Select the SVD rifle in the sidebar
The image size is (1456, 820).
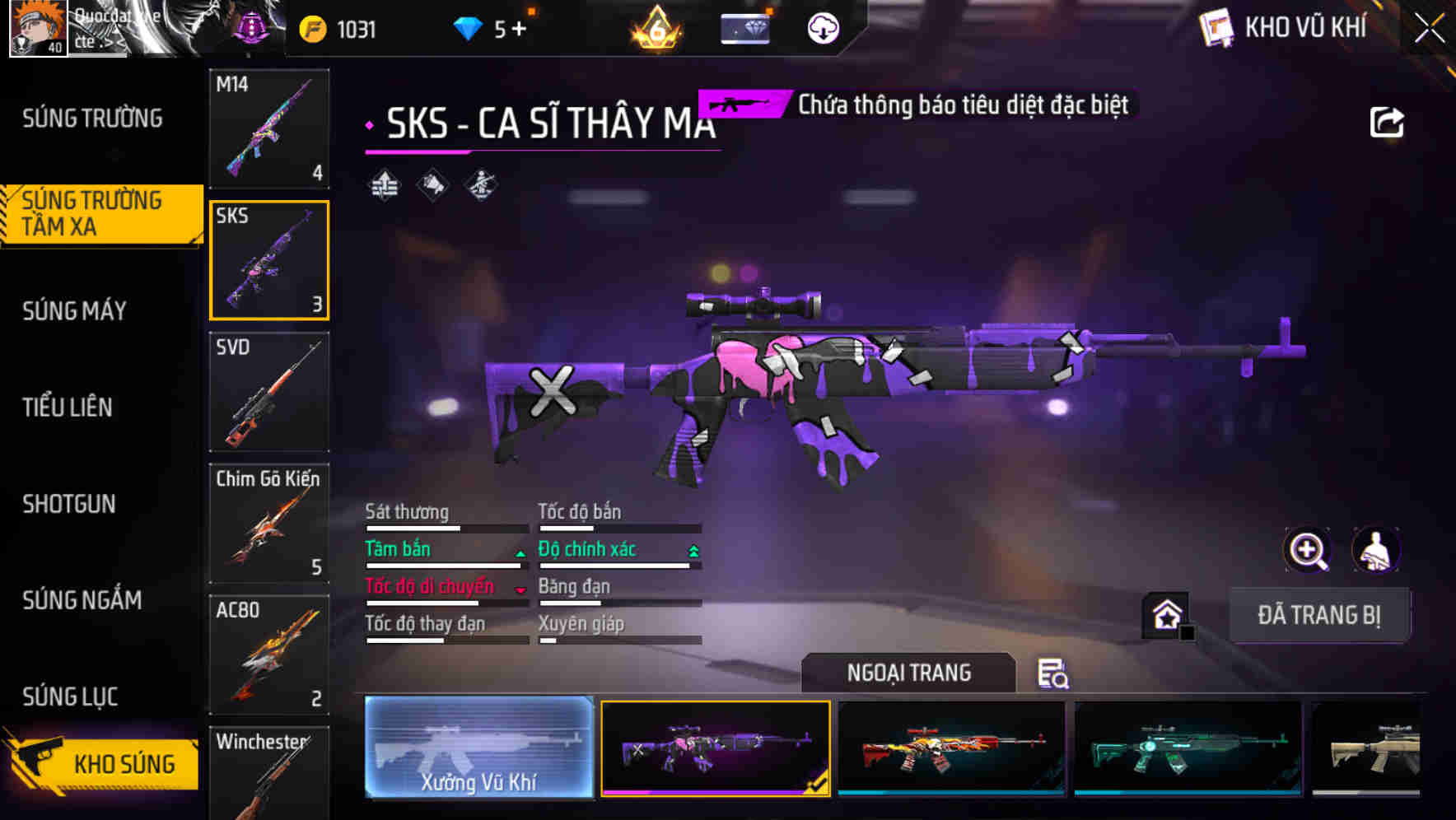269,394
